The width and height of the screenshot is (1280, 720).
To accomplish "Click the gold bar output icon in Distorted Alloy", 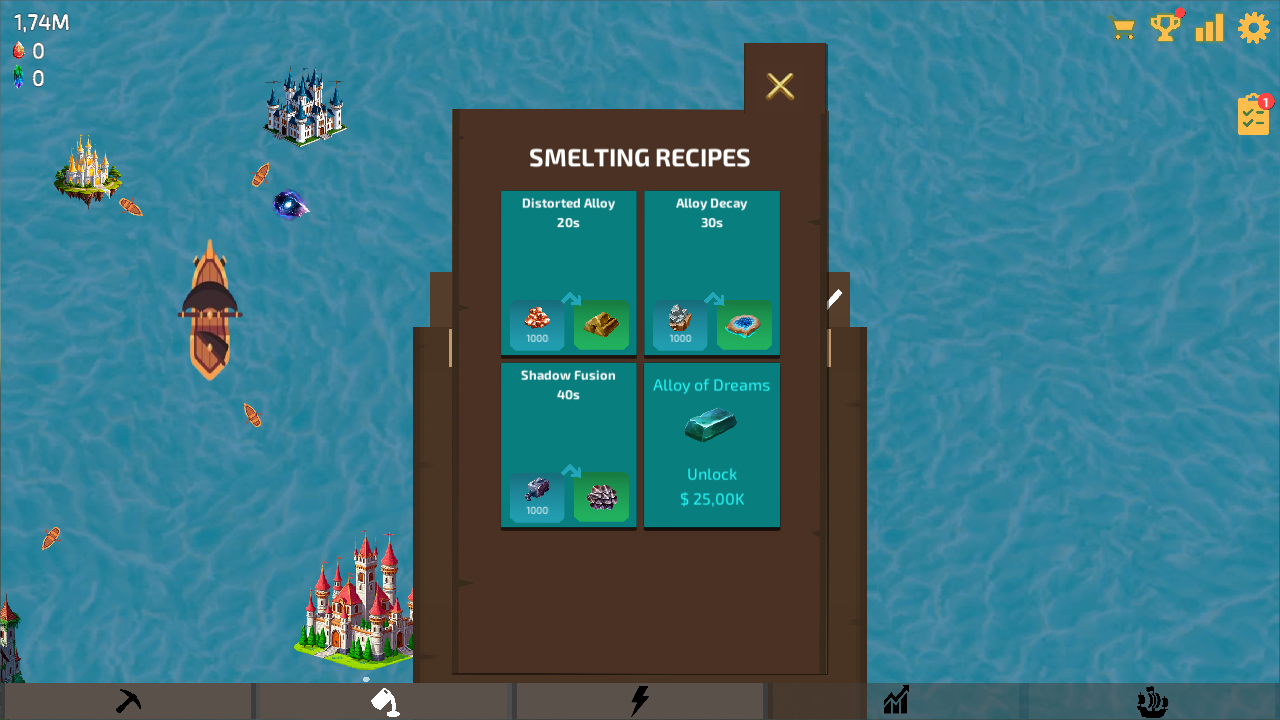I will tap(601, 324).
